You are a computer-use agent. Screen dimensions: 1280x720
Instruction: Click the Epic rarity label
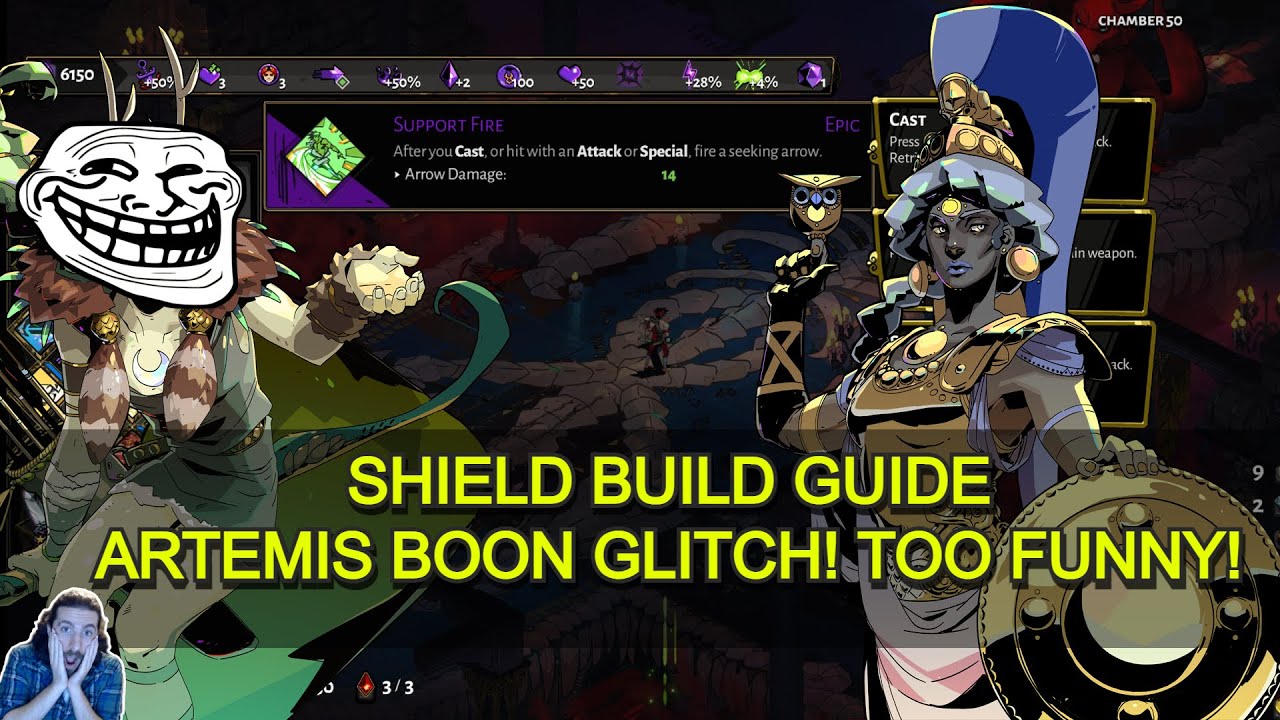coord(843,124)
